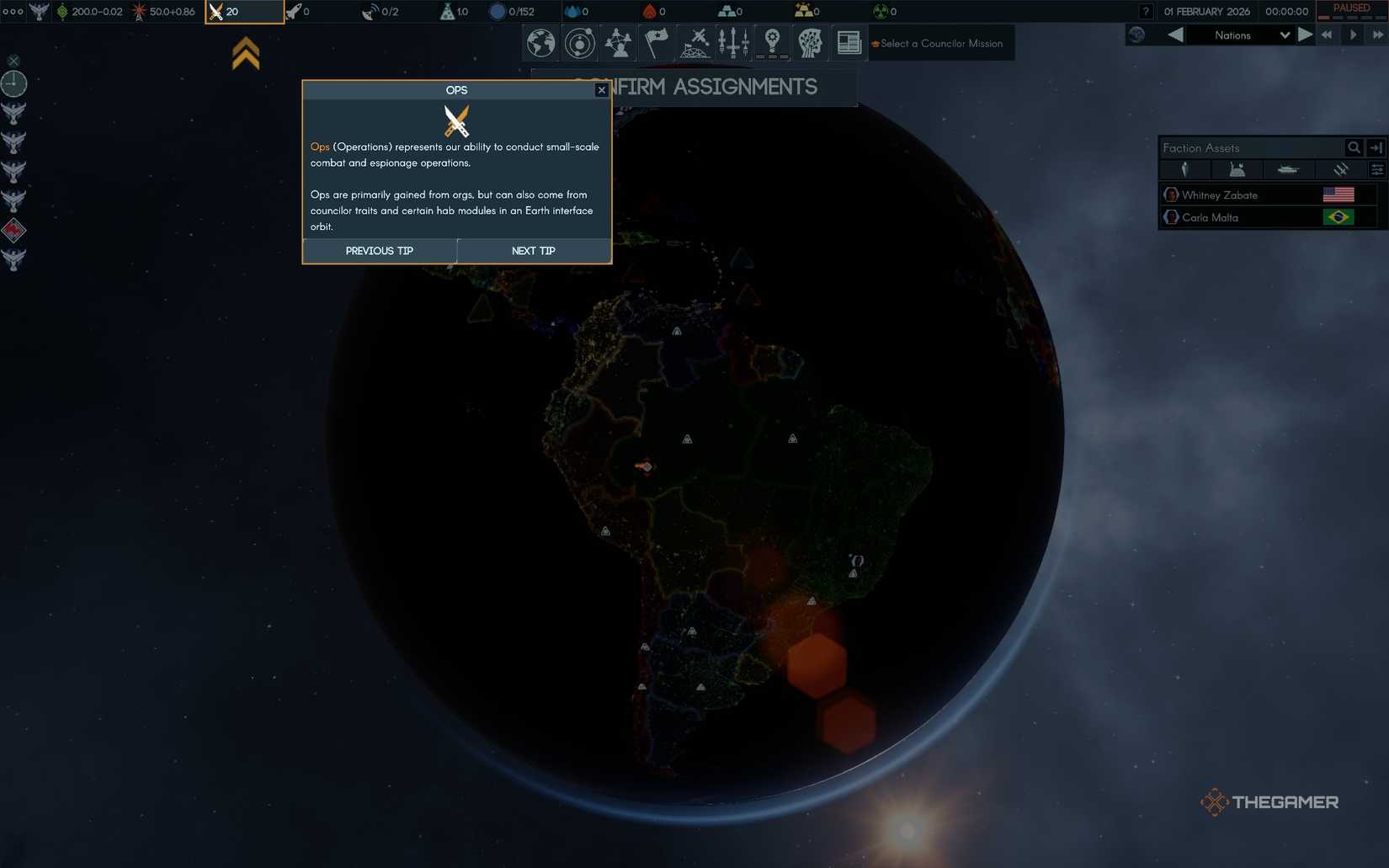Advance to the NEXT TIP

click(532, 250)
